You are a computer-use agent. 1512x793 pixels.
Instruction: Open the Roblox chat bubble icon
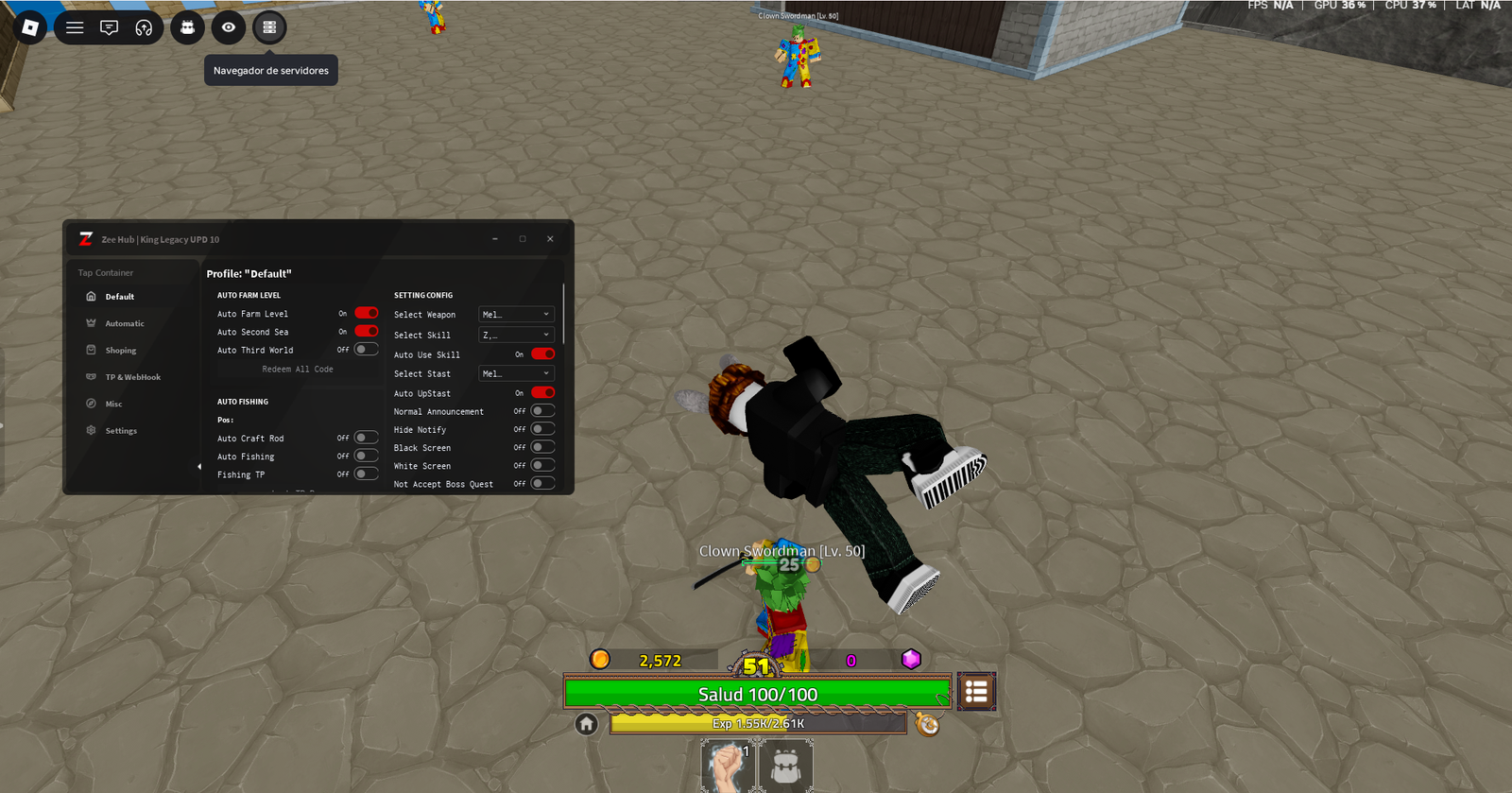(110, 27)
